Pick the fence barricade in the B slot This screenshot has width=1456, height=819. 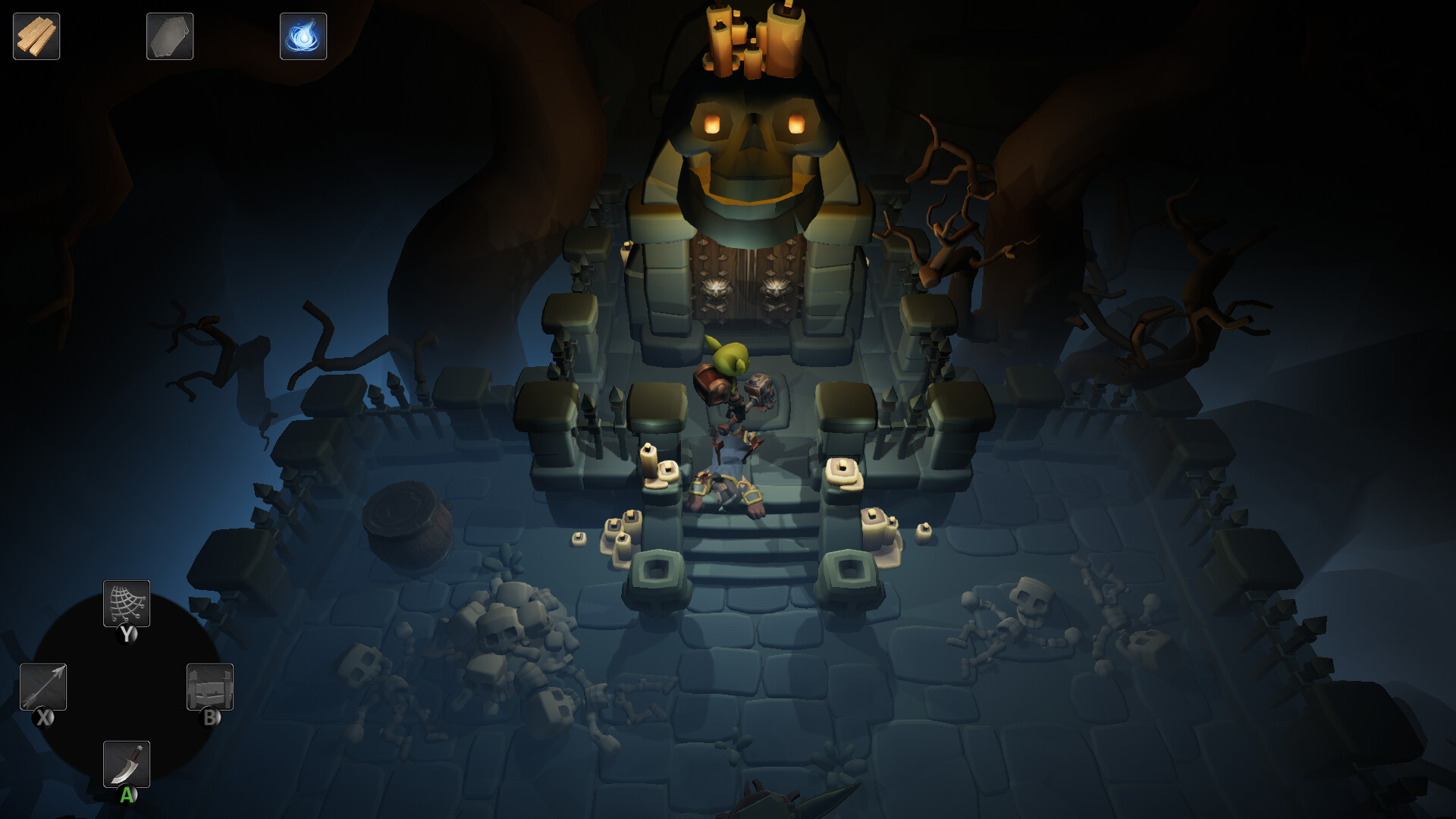[210, 688]
